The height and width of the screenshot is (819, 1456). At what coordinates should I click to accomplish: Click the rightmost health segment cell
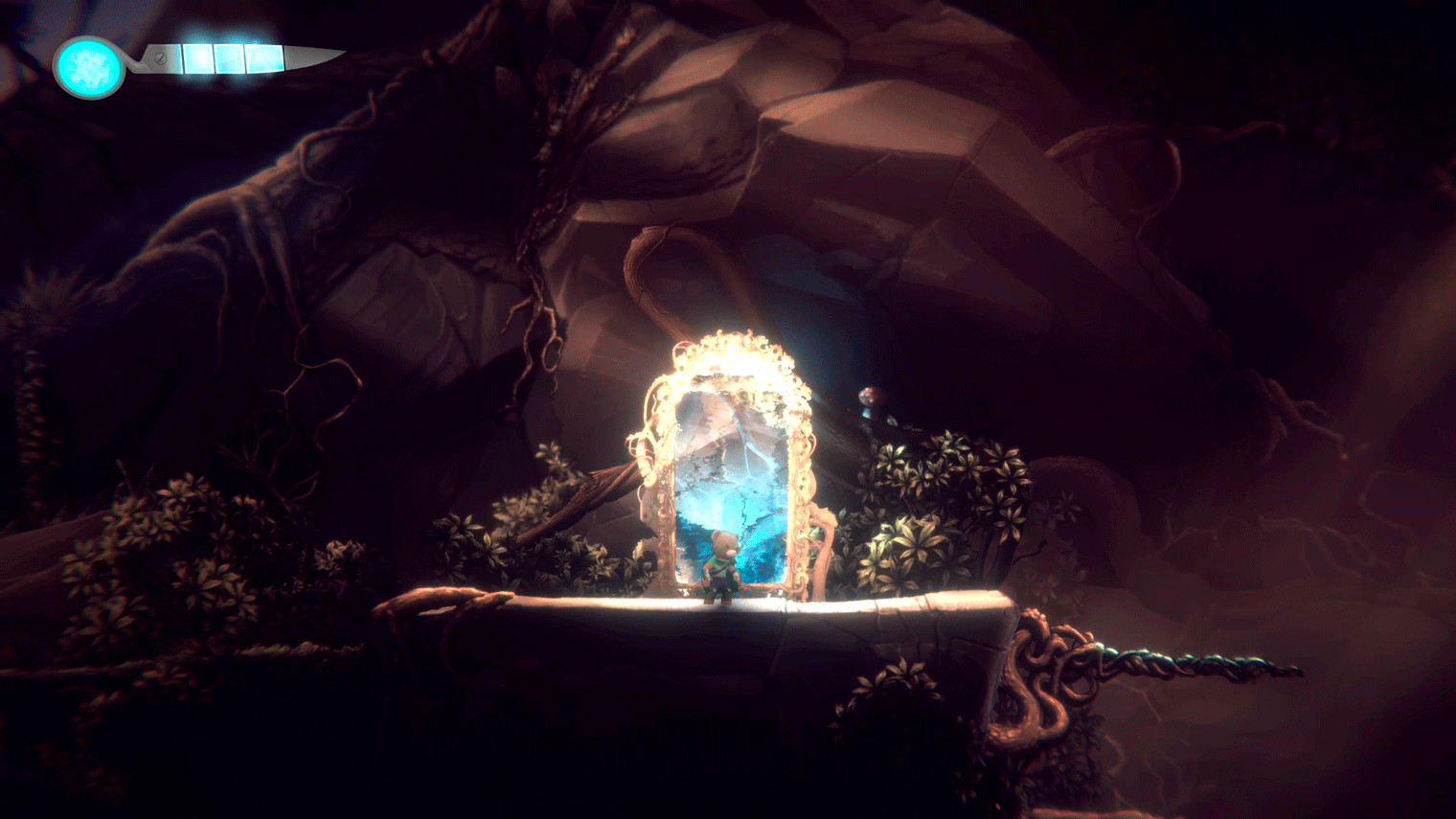[x=262, y=57]
